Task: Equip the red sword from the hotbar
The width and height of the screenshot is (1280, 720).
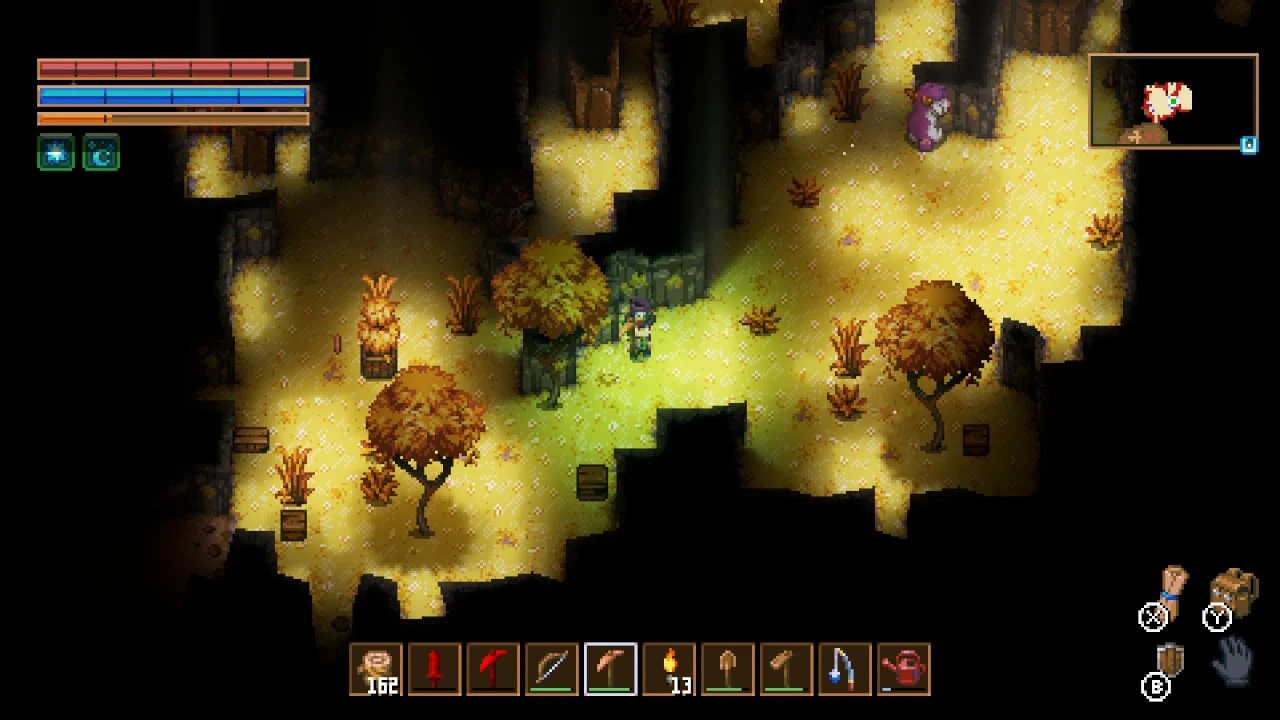Action: [x=434, y=669]
